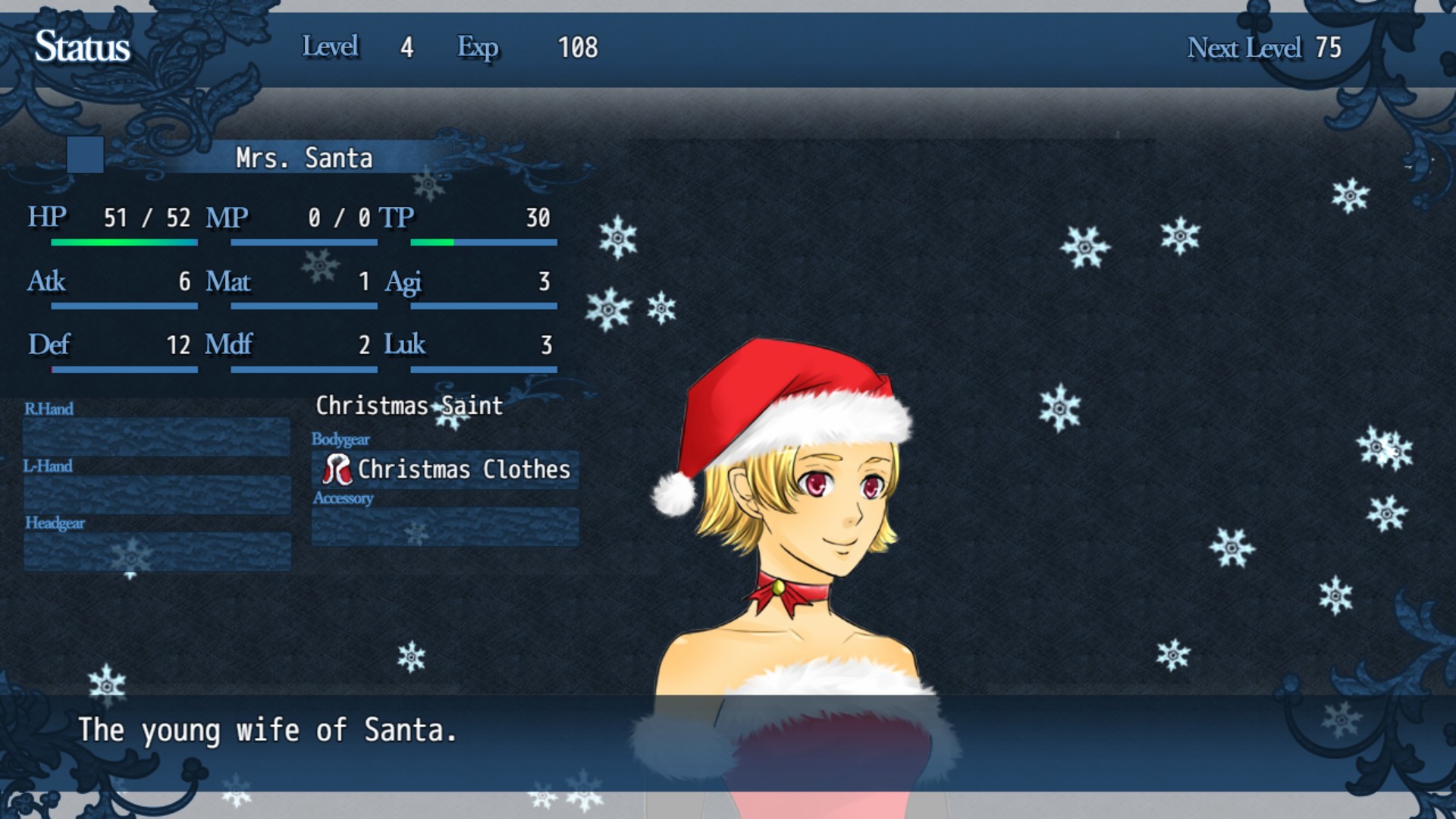Image resolution: width=1456 pixels, height=819 pixels.
Task: Toggle the L-Hand equipment slot
Action: pos(155,493)
